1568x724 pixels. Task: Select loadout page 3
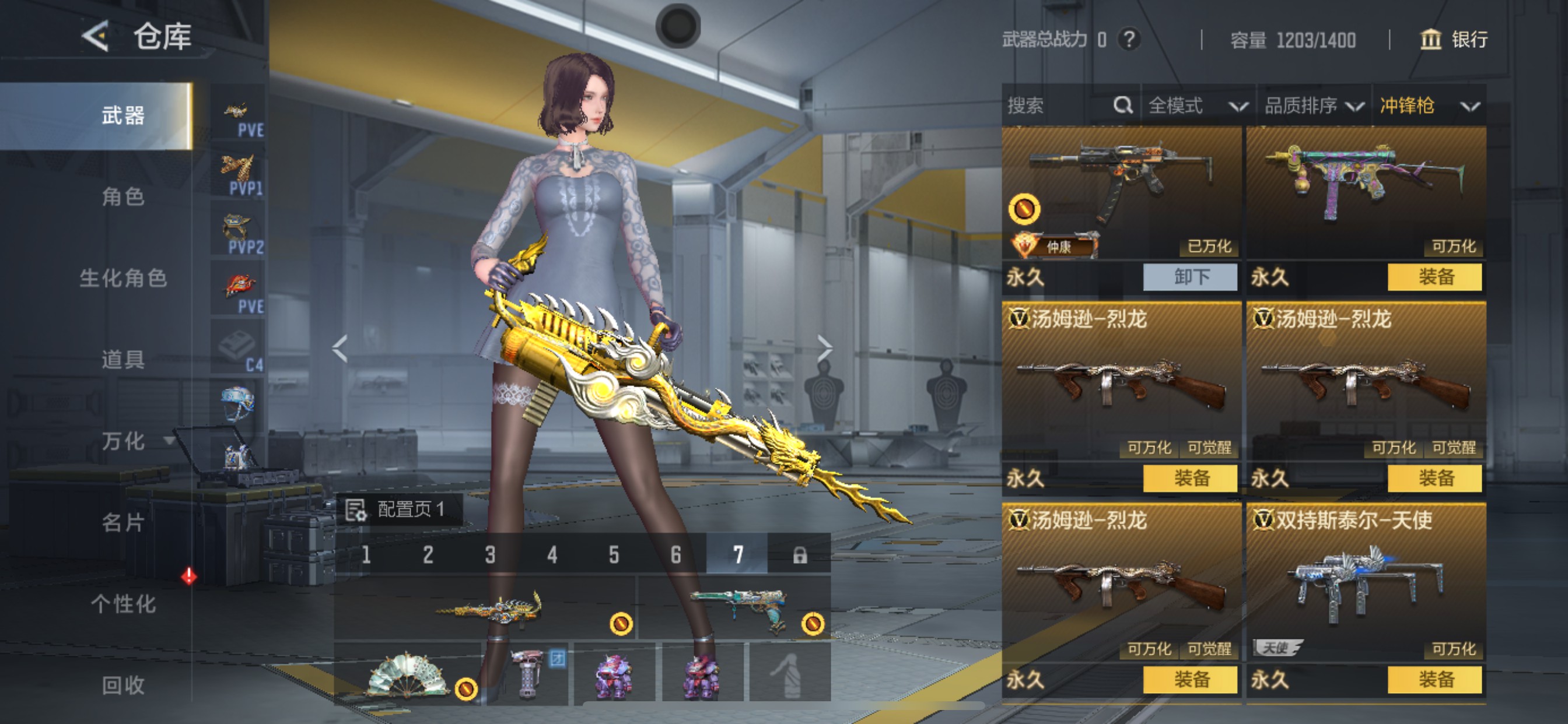(490, 554)
